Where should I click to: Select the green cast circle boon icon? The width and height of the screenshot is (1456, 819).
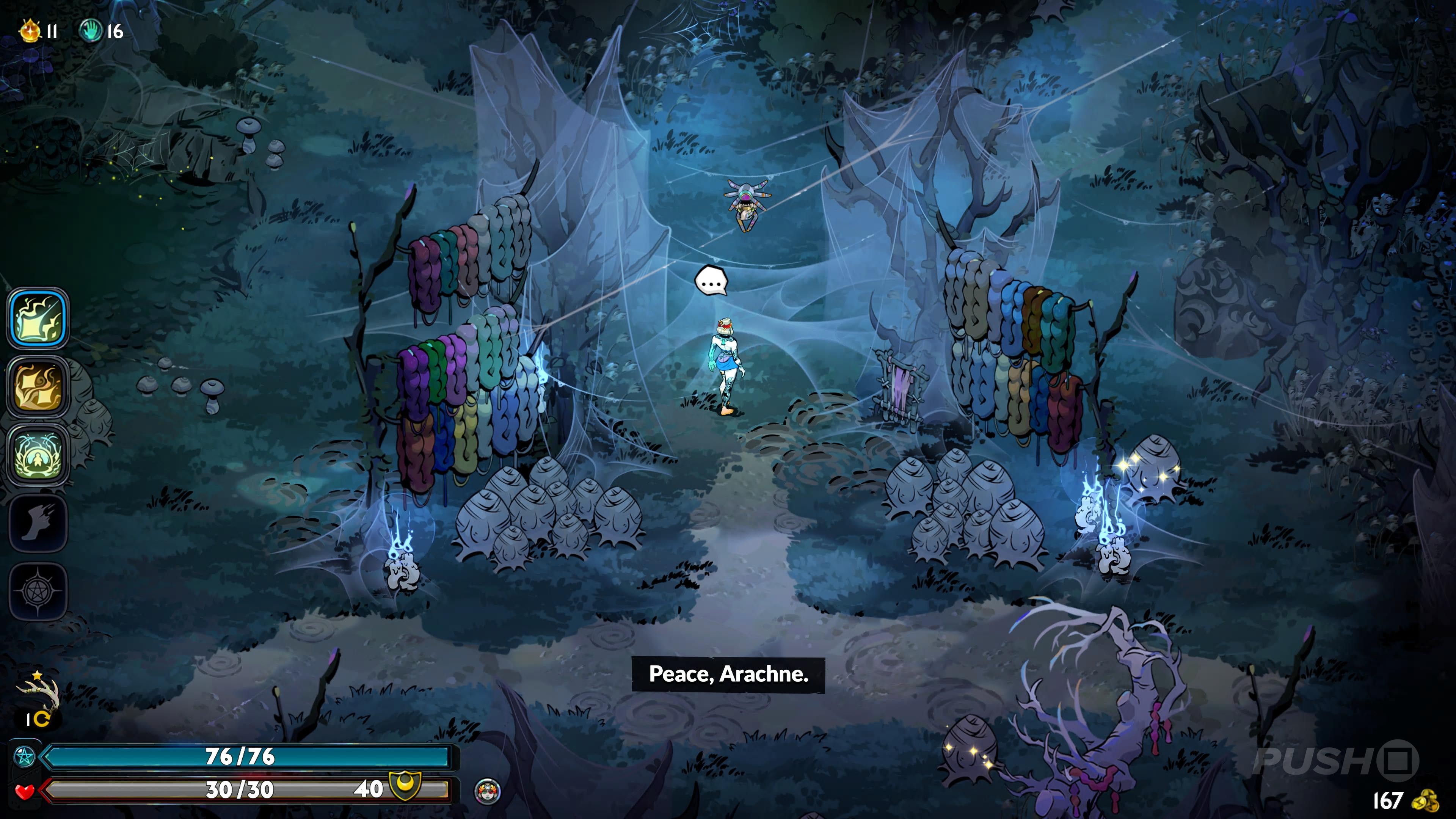[x=38, y=455]
